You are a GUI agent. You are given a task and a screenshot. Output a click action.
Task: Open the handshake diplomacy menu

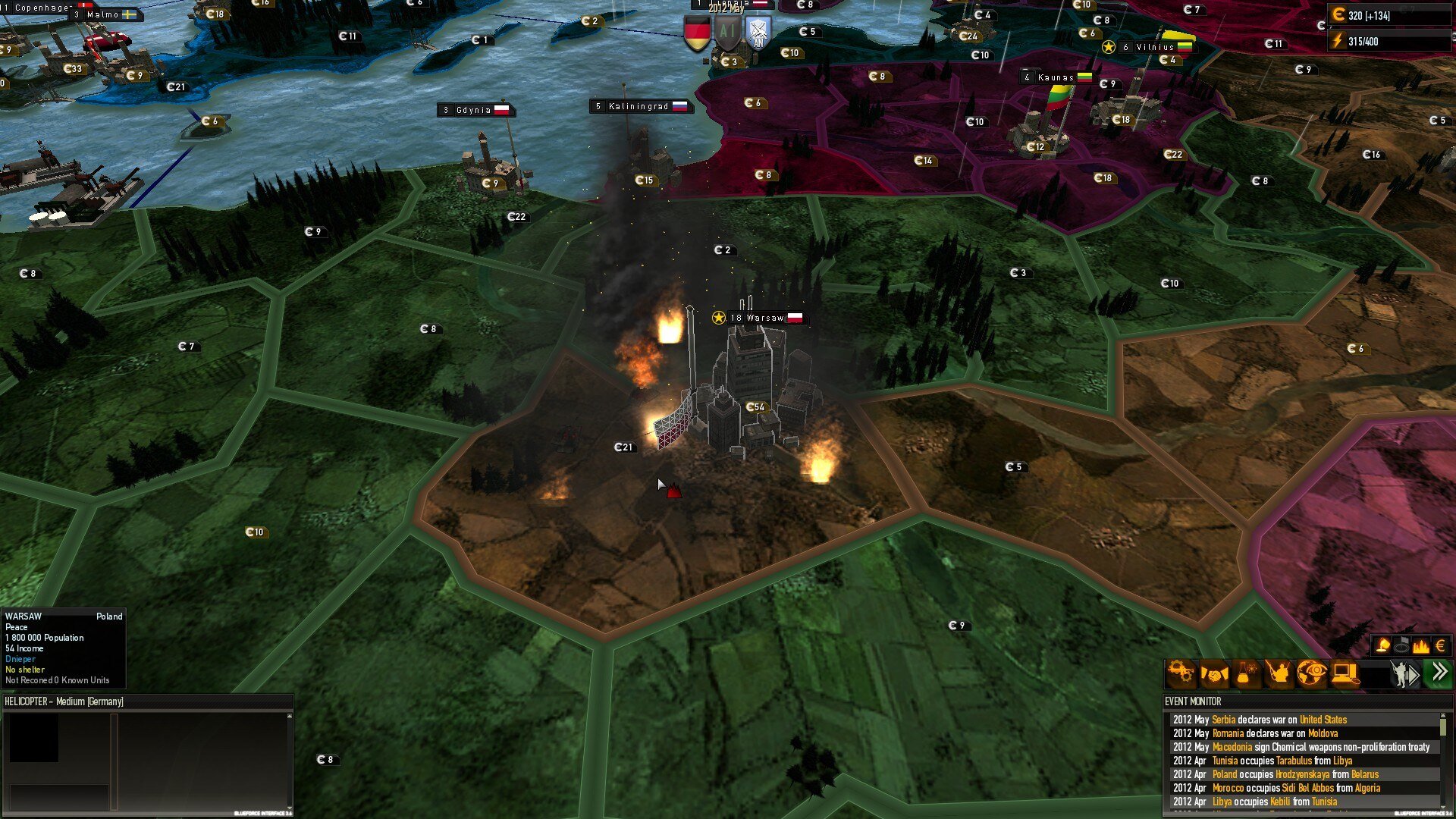[1213, 673]
